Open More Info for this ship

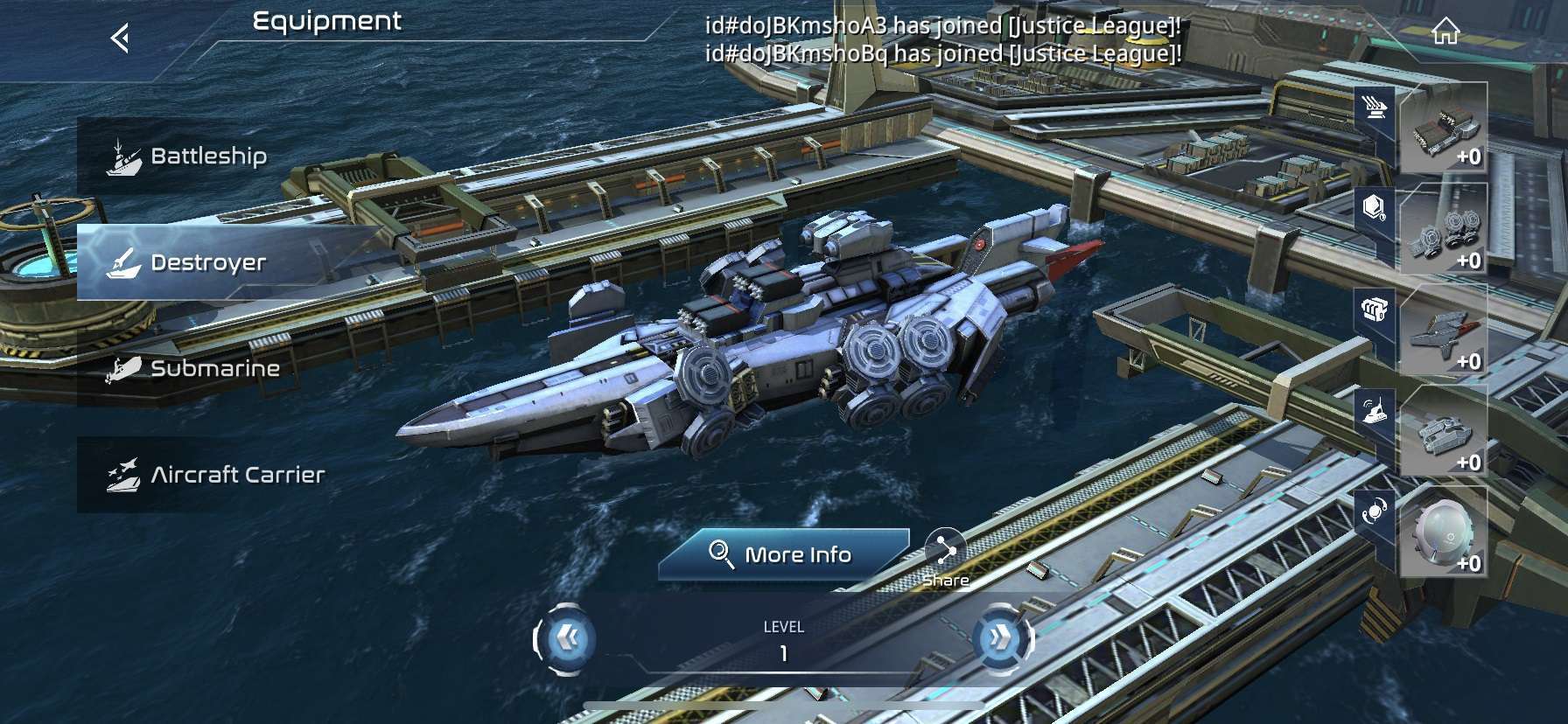pos(782,554)
